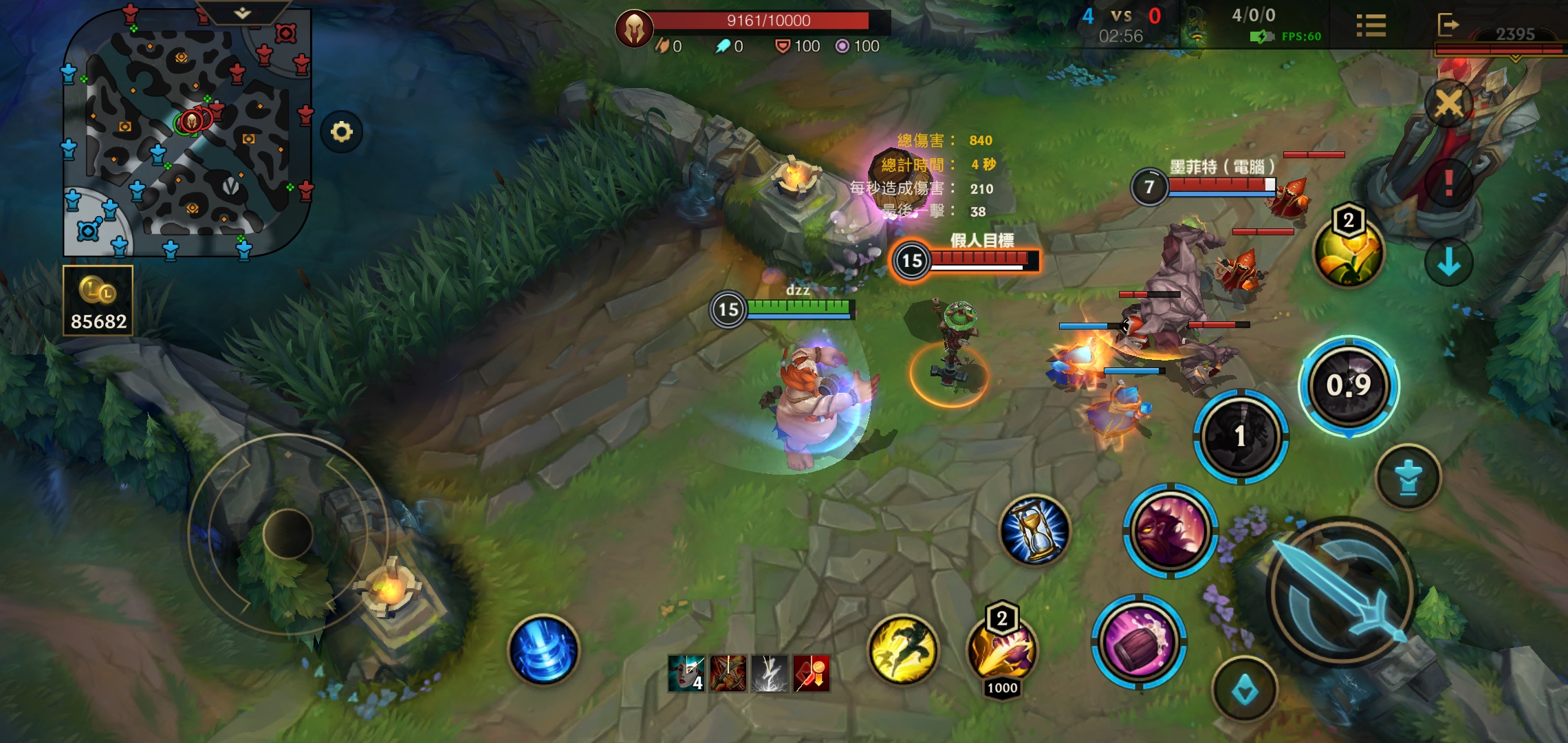
Task: Tap the ability on 1-second cooldown
Action: pyautogui.click(x=1241, y=435)
